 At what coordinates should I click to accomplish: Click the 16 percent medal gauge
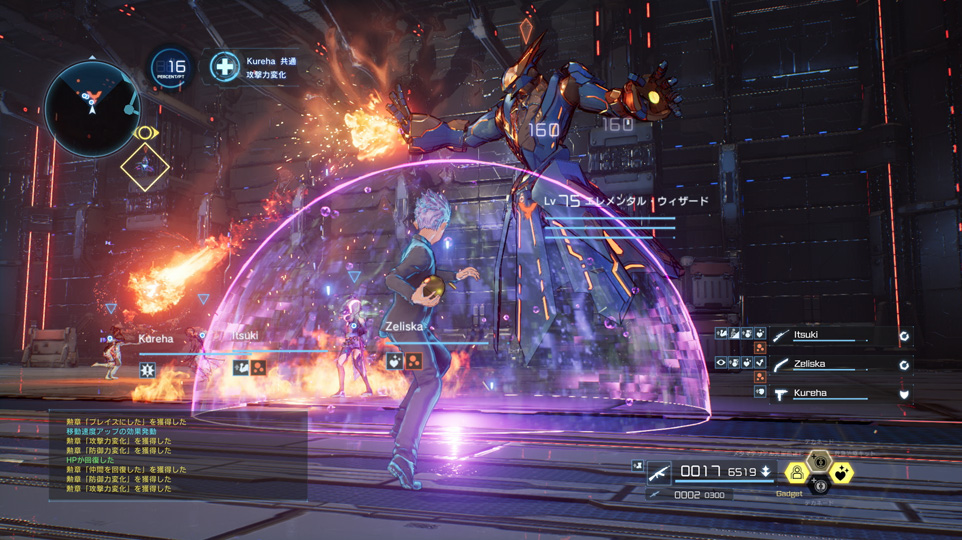[172, 68]
